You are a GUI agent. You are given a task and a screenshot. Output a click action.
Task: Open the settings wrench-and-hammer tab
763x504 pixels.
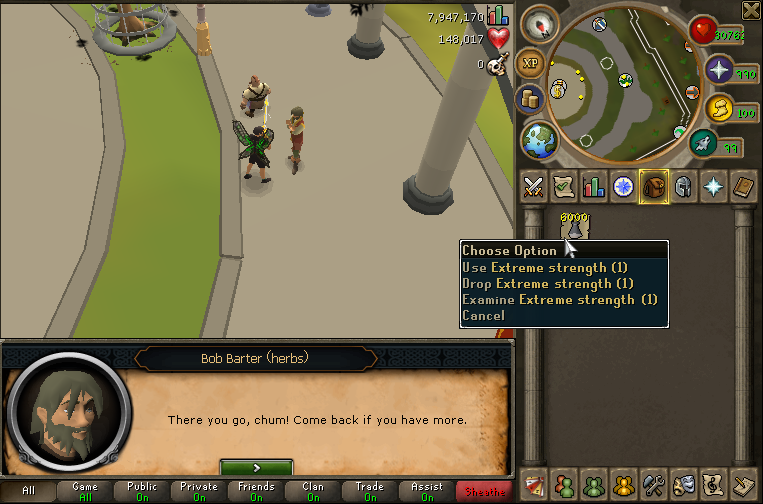[654, 485]
